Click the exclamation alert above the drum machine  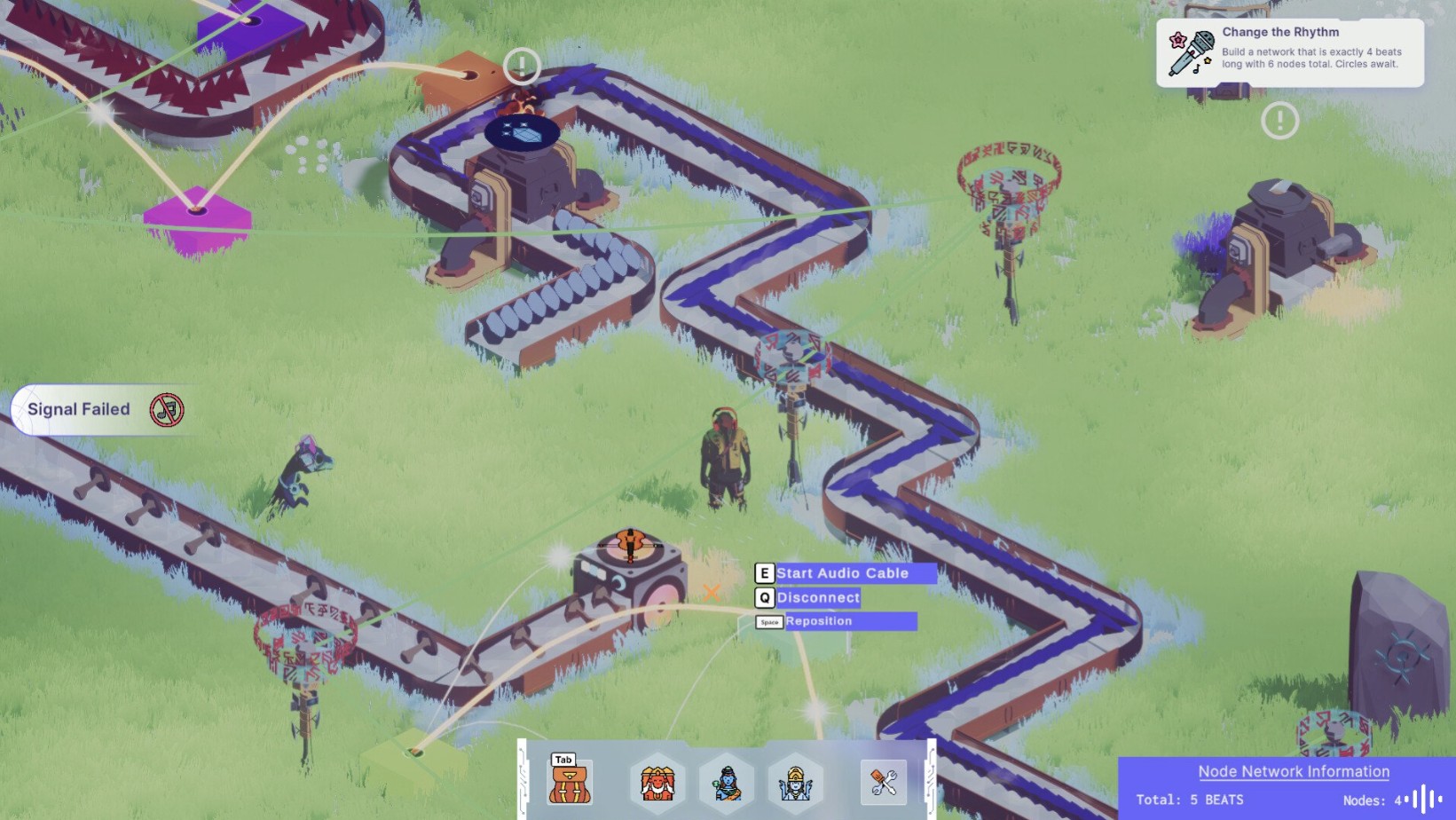coord(522,66)
